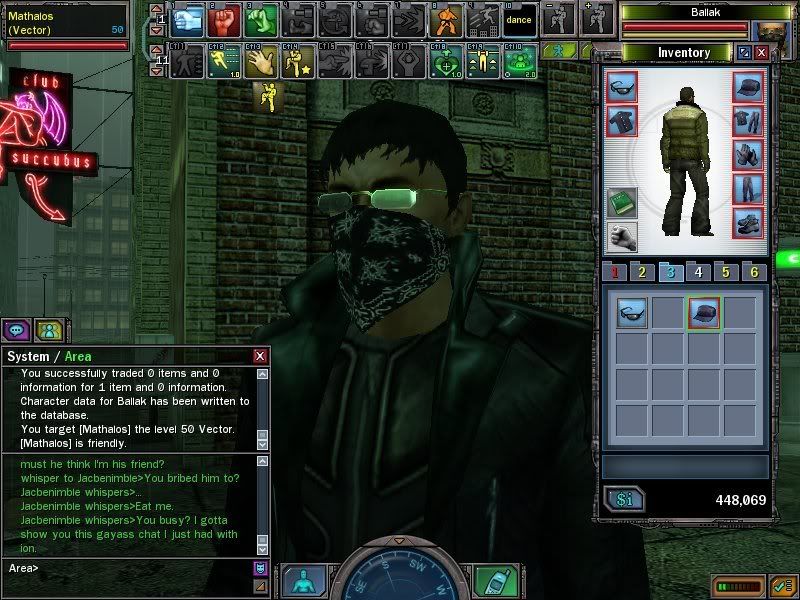The image size is (800, 600).
Task: Select inventory tab 6
Action: pyautogui.click(x=754, y=272)
